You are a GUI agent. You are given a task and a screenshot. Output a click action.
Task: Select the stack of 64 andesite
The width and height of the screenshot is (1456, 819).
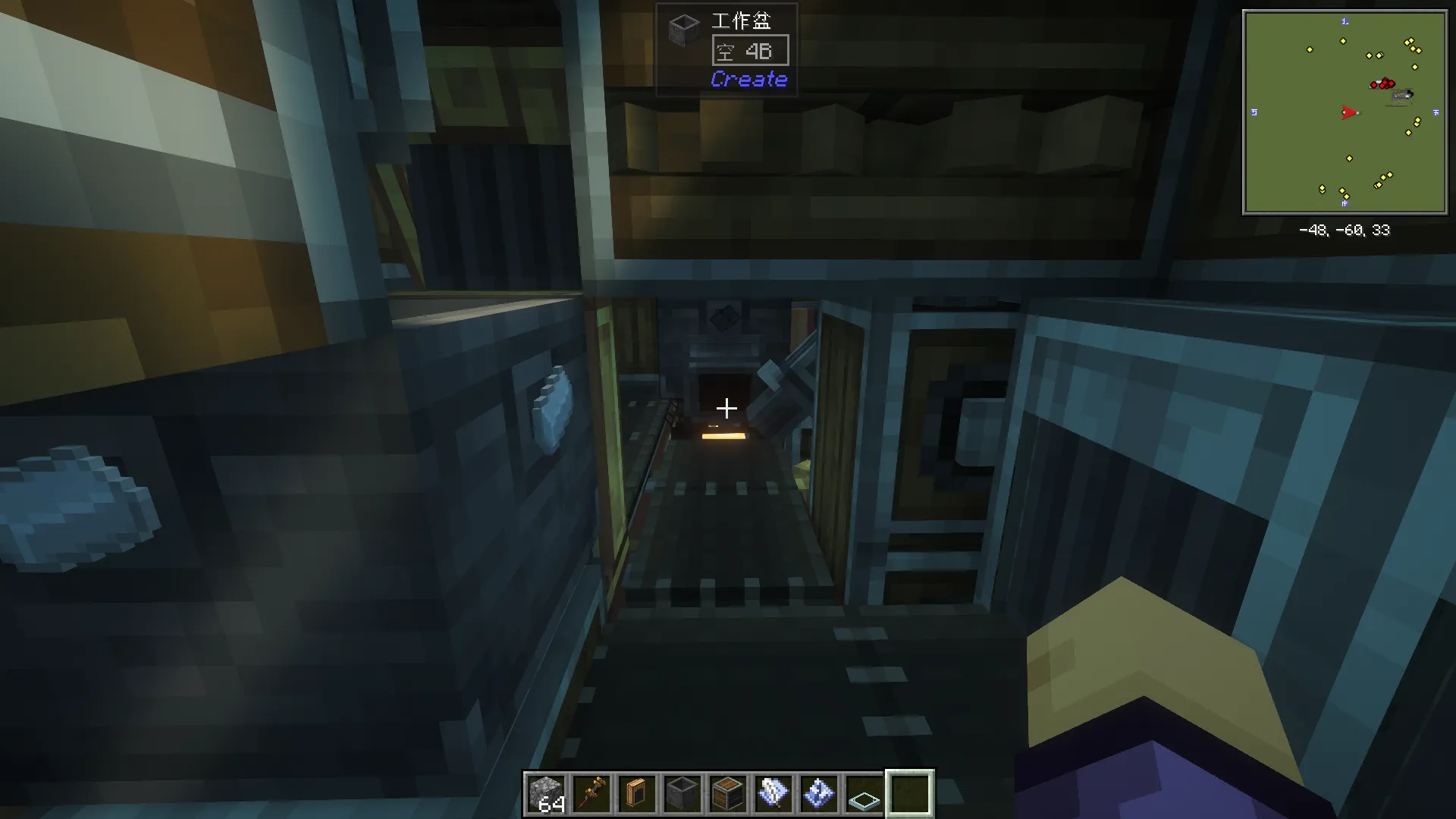[546, 793]
